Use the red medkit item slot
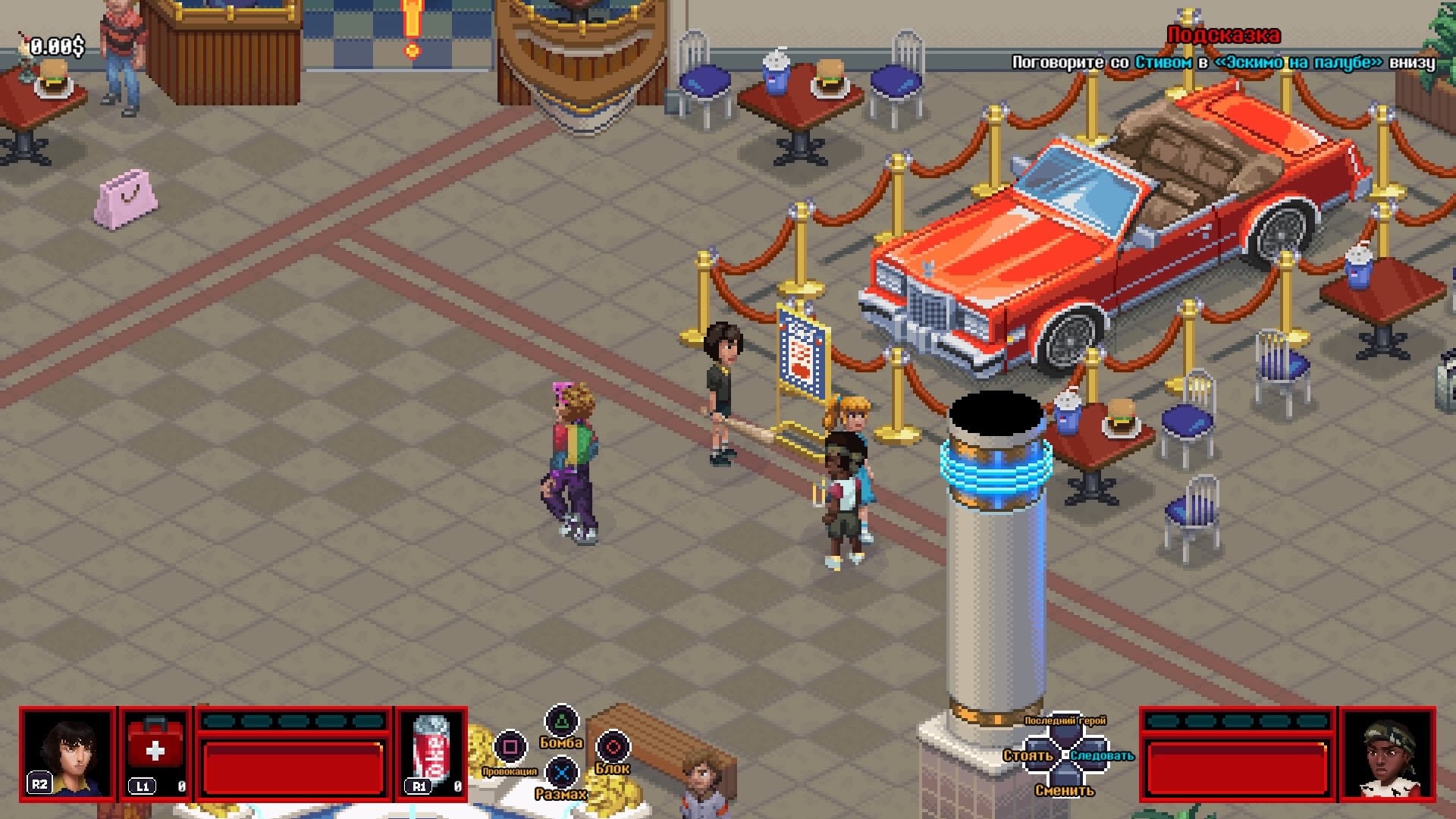The image size is (1456, 819). [x=155, y=753]
